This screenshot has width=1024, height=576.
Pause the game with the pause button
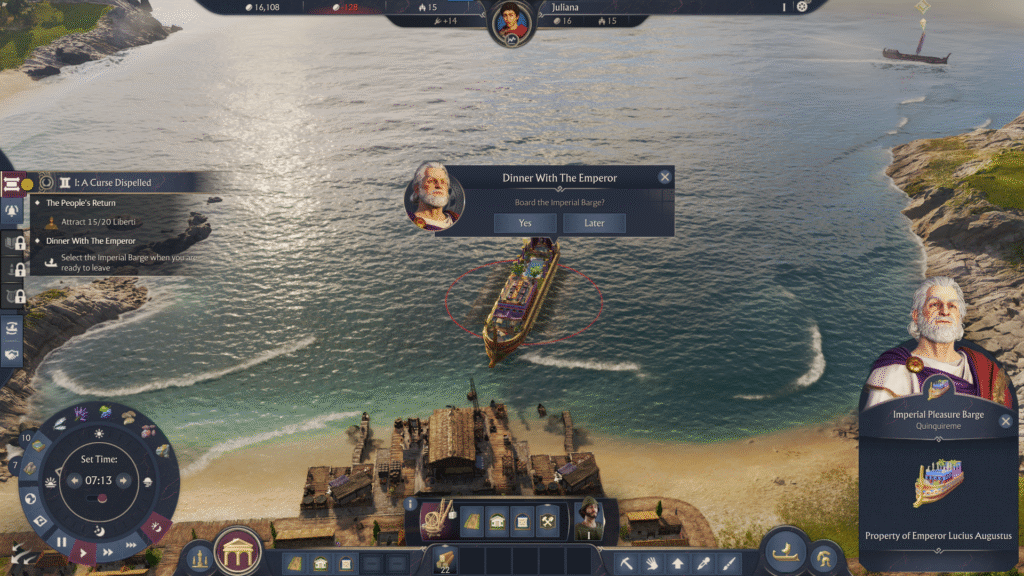62,543
